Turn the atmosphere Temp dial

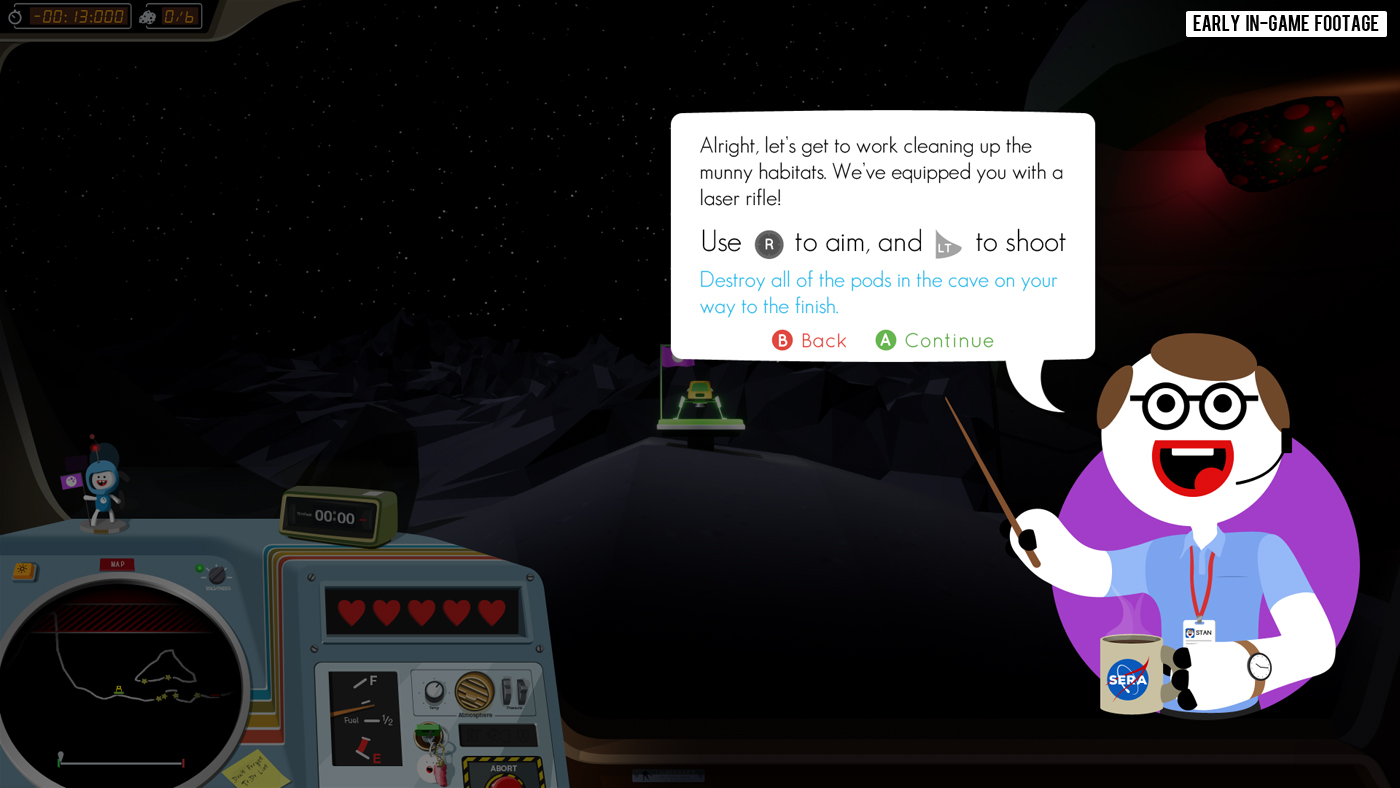click(x=435, y=690)
